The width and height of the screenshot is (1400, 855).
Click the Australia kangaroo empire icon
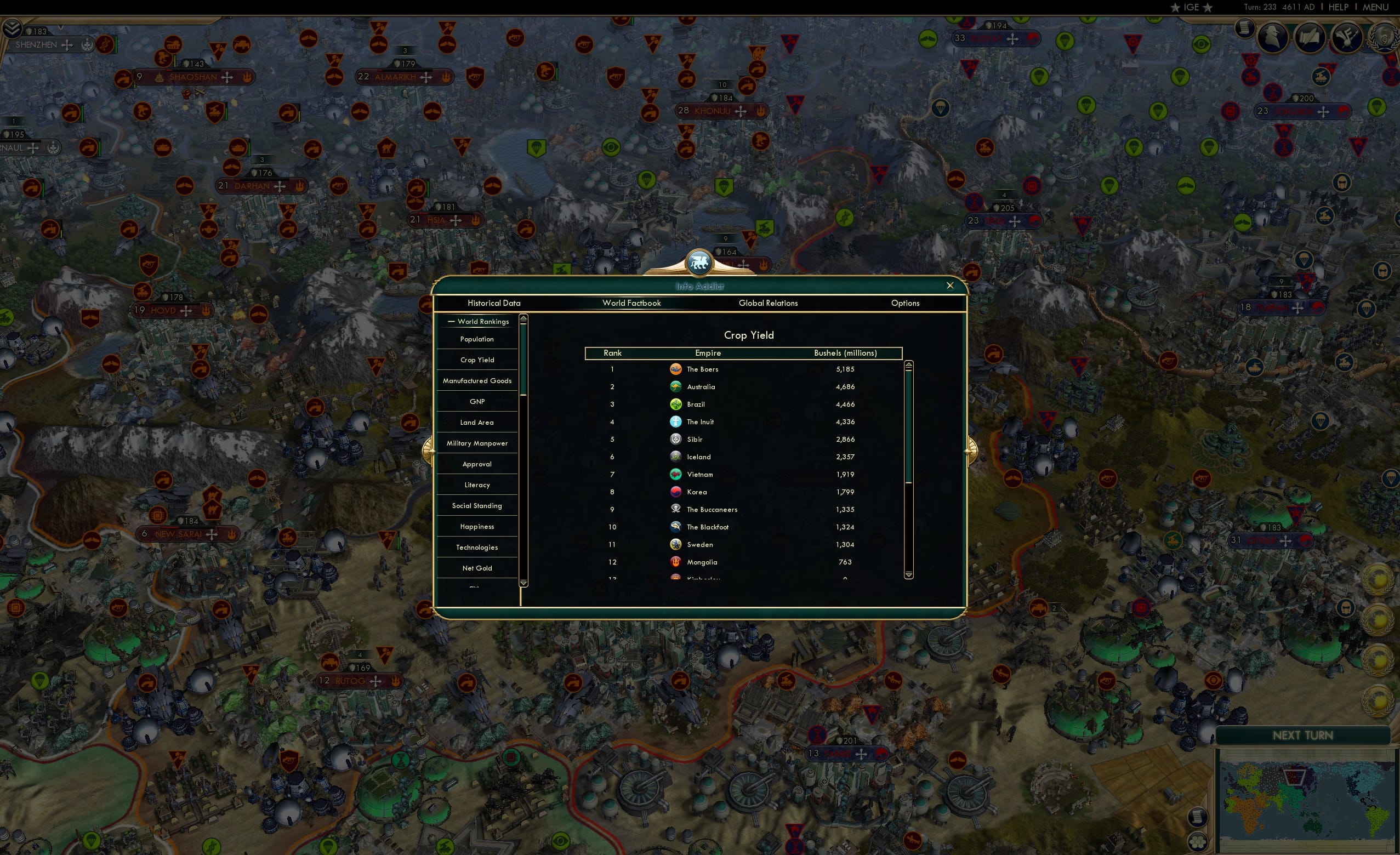coord(675,386)
